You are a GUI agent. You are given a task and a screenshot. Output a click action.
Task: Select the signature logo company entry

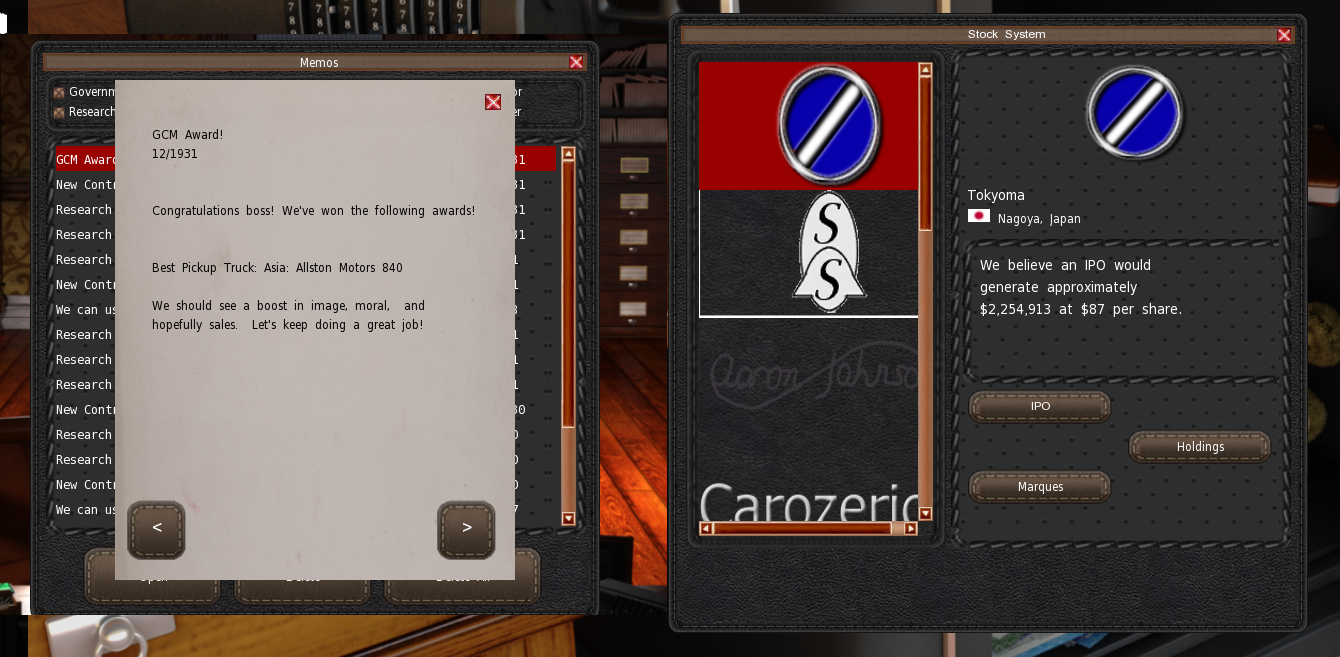point(808,375)
